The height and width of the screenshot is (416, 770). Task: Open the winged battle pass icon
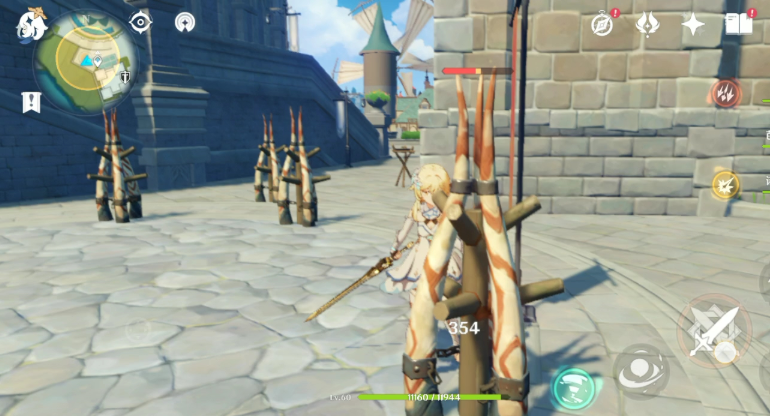tap(648, 24)
